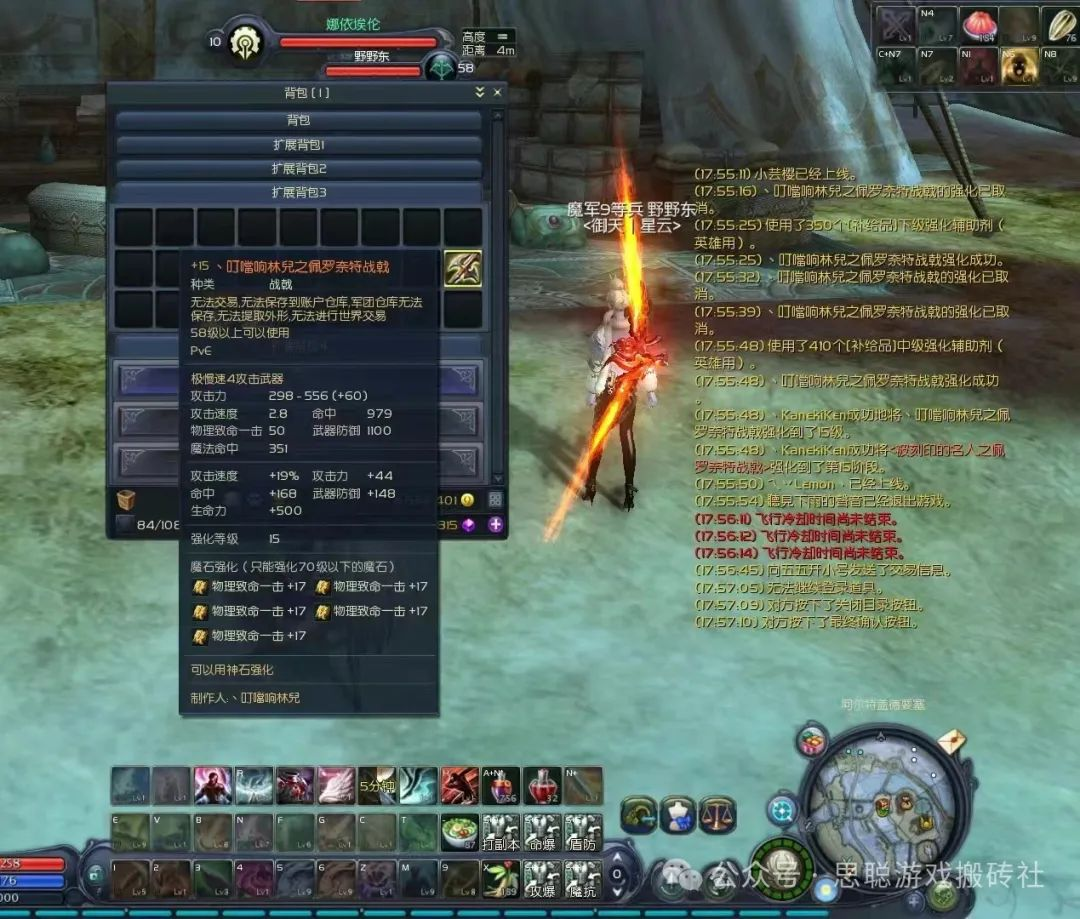This screenshot has height=919, width=1080.
Task: Select the 盾防 gear-set slot
Action: coord(583,831)
